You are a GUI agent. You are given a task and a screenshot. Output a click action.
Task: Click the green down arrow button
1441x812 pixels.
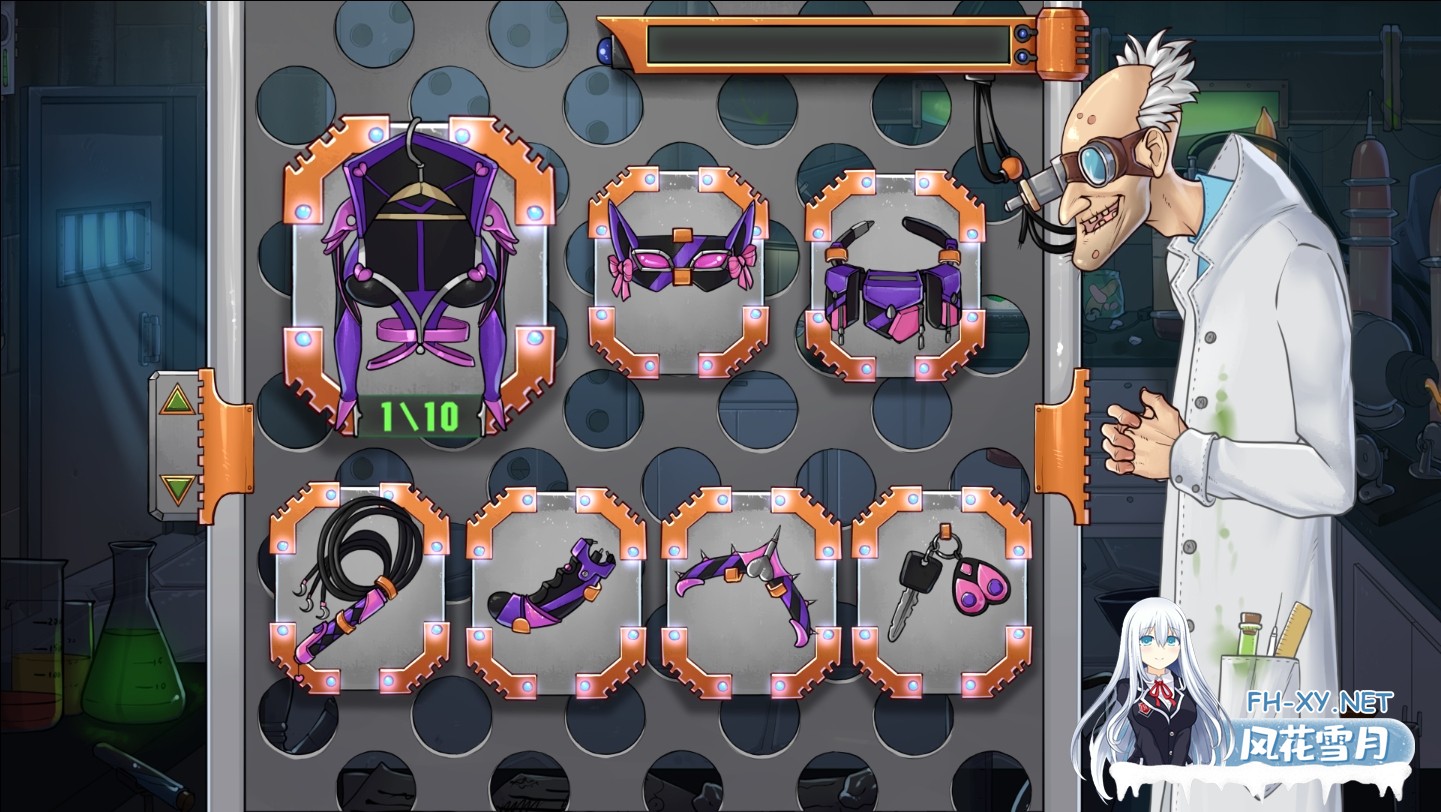click(x=177, y=489)
